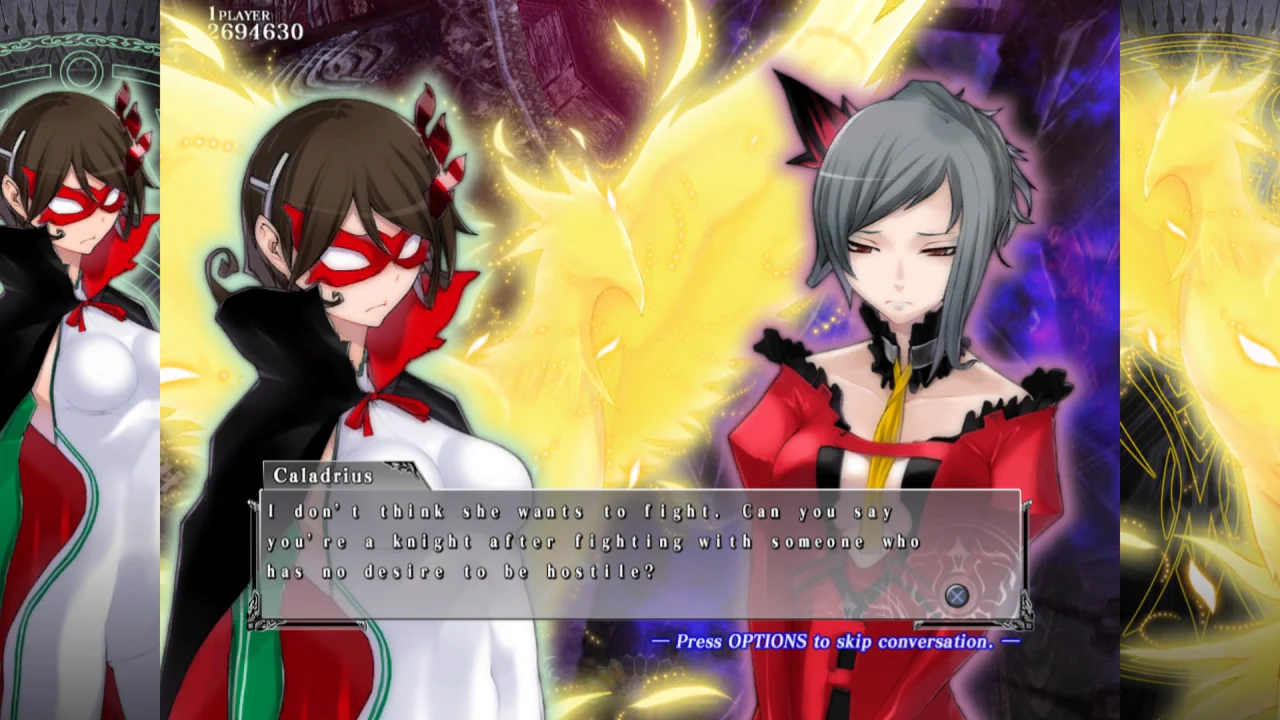Viewport: 1280px width, 720px height.
Task: Click the PlayStation X button prompt icon
Action: [x=955, y=595]
